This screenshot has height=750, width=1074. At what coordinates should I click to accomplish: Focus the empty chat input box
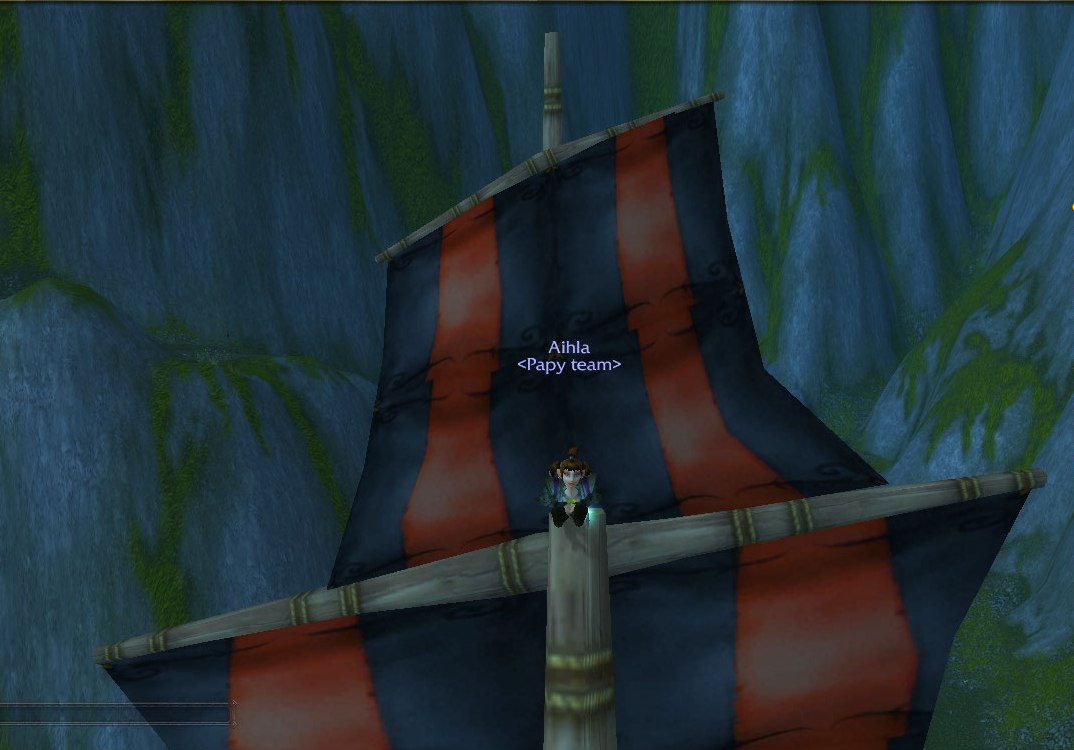click(115, 714)
